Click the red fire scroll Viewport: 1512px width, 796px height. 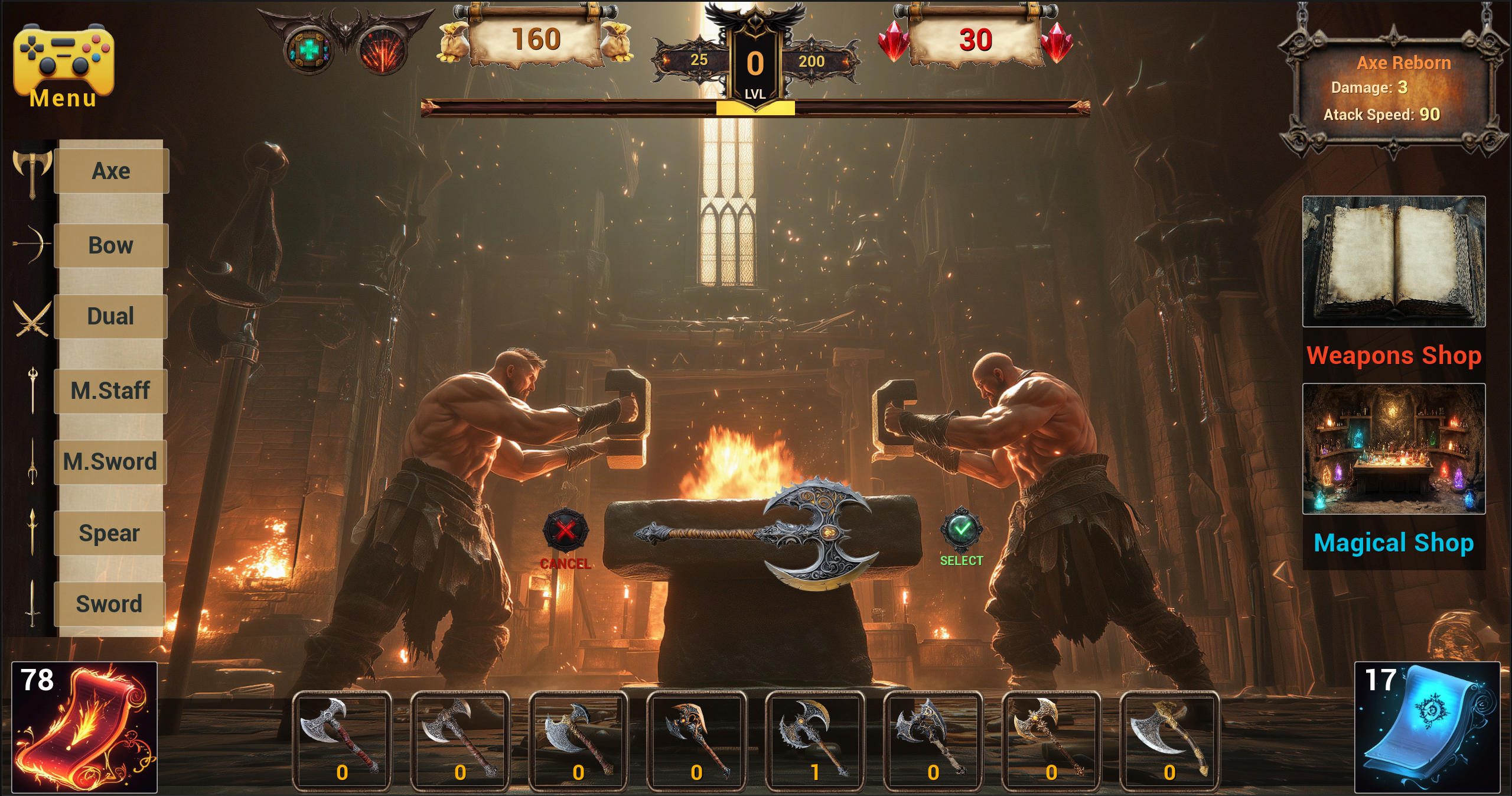(x=84, y=727)
